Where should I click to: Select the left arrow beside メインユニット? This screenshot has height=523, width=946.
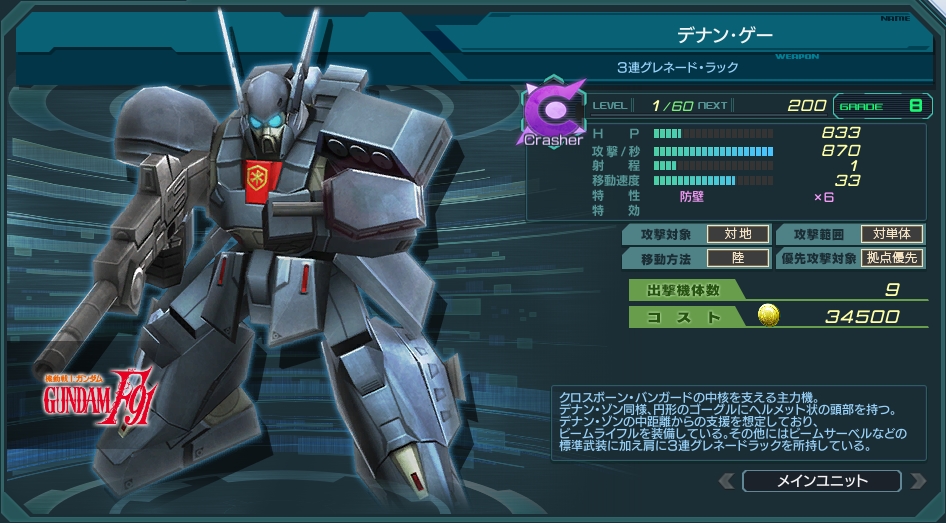tap(727, 481)
